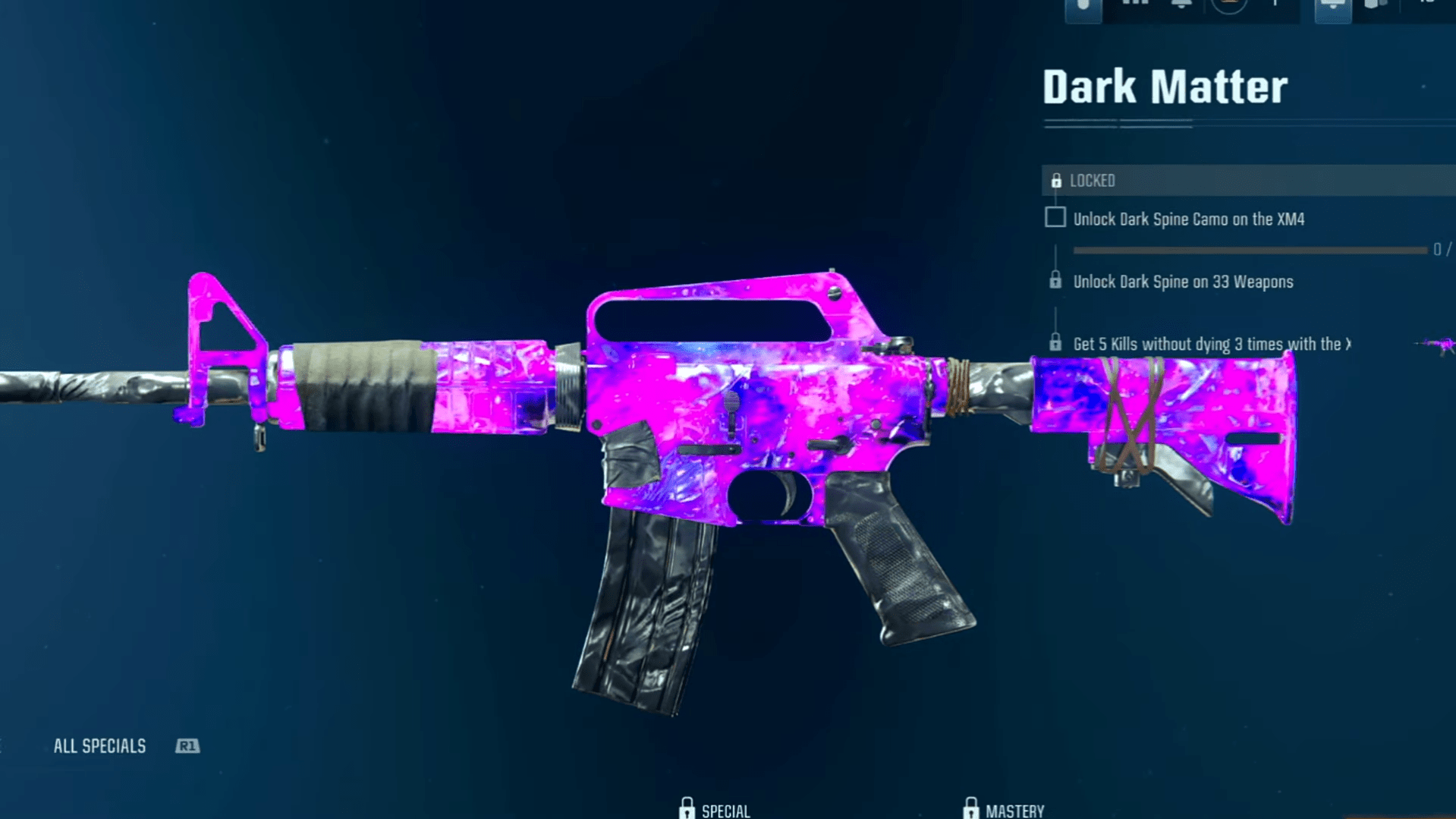The width and height of the screenshot is (1456, 819).
Task: Show All Specials camo list
Action: (x=100, y=746)
